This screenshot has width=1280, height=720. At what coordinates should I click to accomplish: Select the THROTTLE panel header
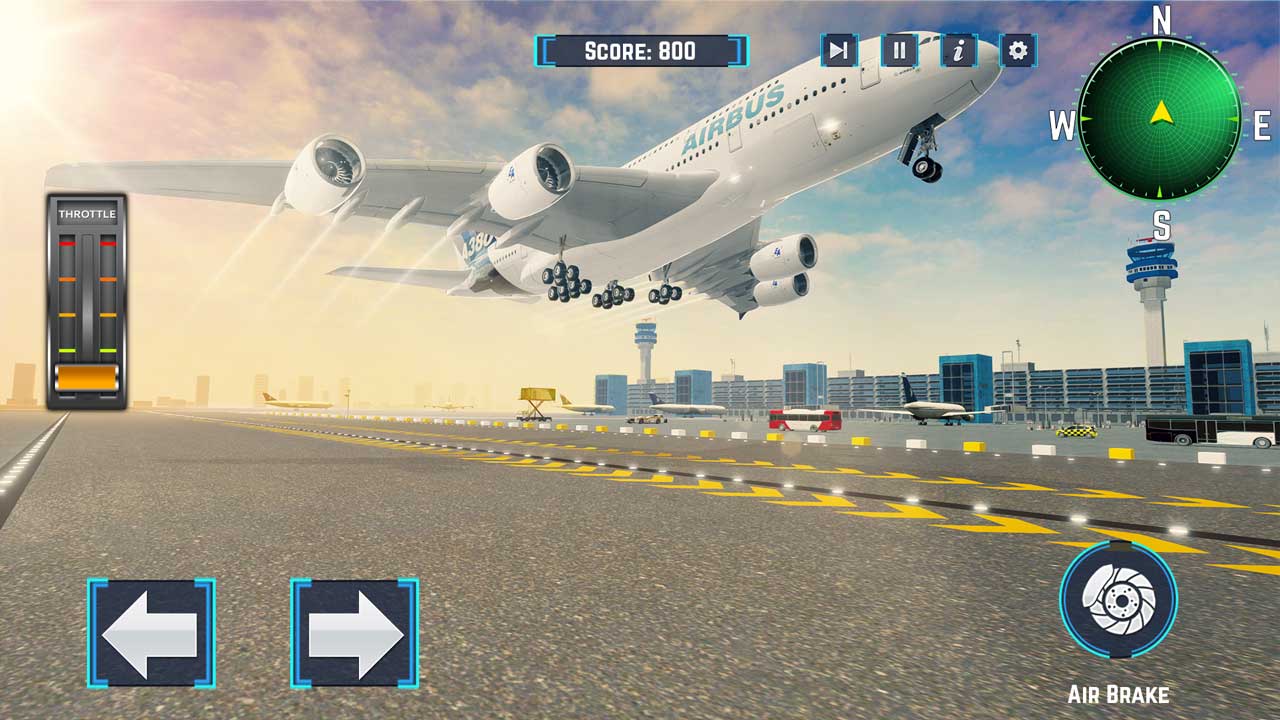click(88, 215)
